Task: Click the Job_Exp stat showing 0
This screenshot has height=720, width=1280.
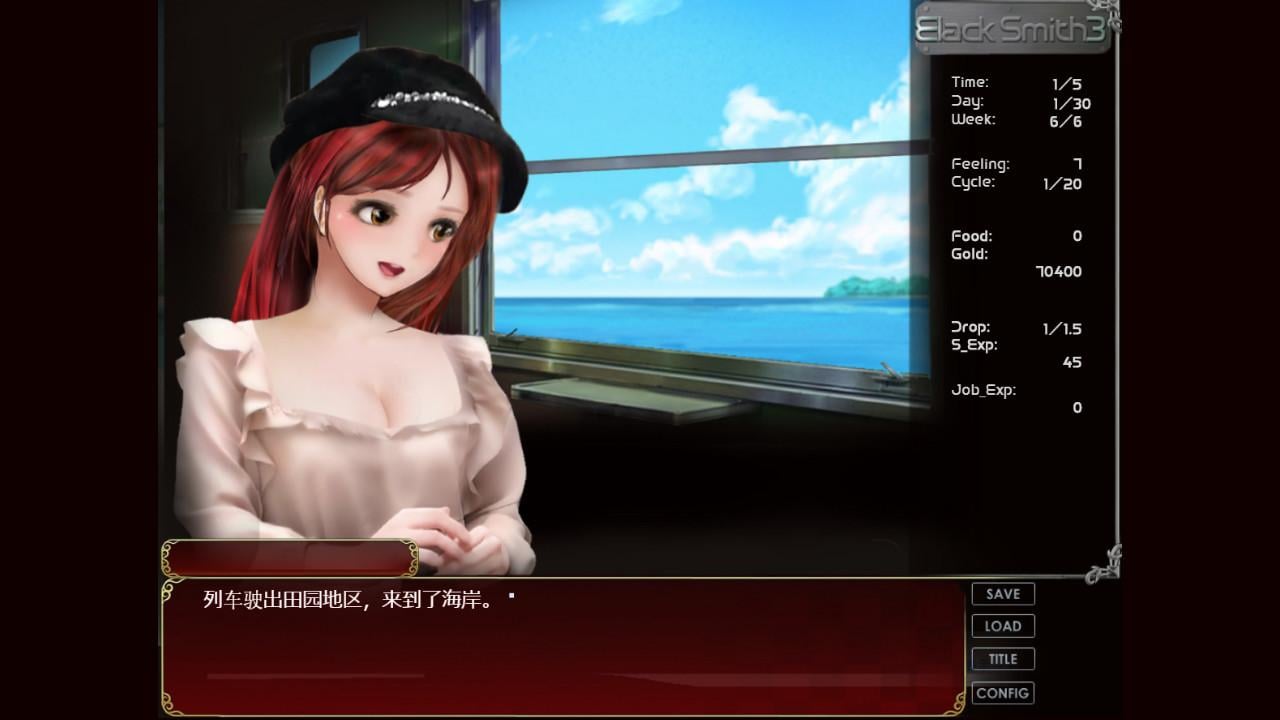Action: coord(1076,407)
